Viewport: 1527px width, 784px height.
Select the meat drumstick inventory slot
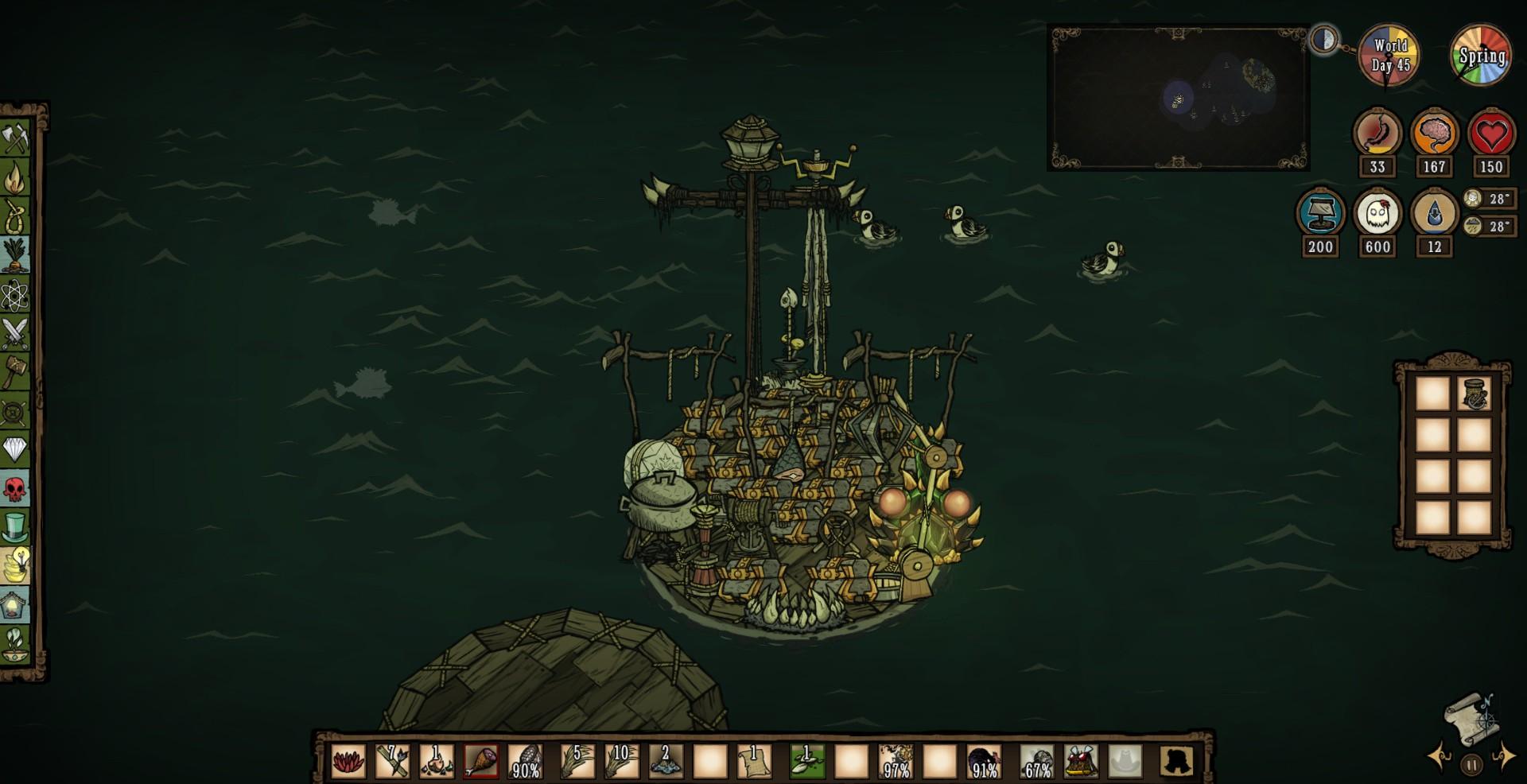tap(480, 761)
